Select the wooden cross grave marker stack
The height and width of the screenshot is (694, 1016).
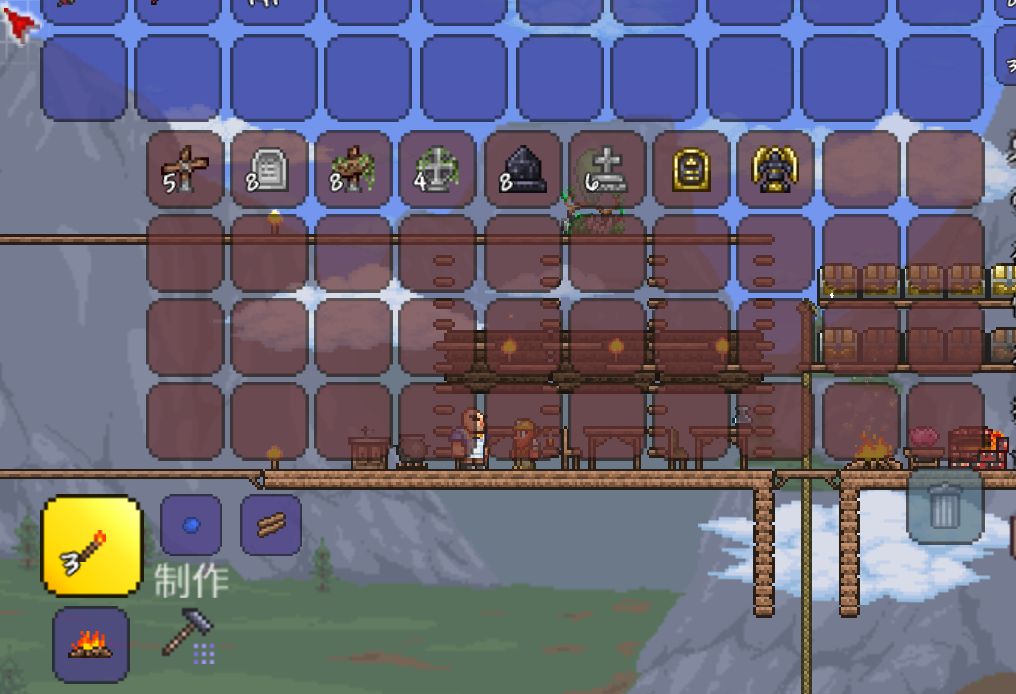(185, 170)
